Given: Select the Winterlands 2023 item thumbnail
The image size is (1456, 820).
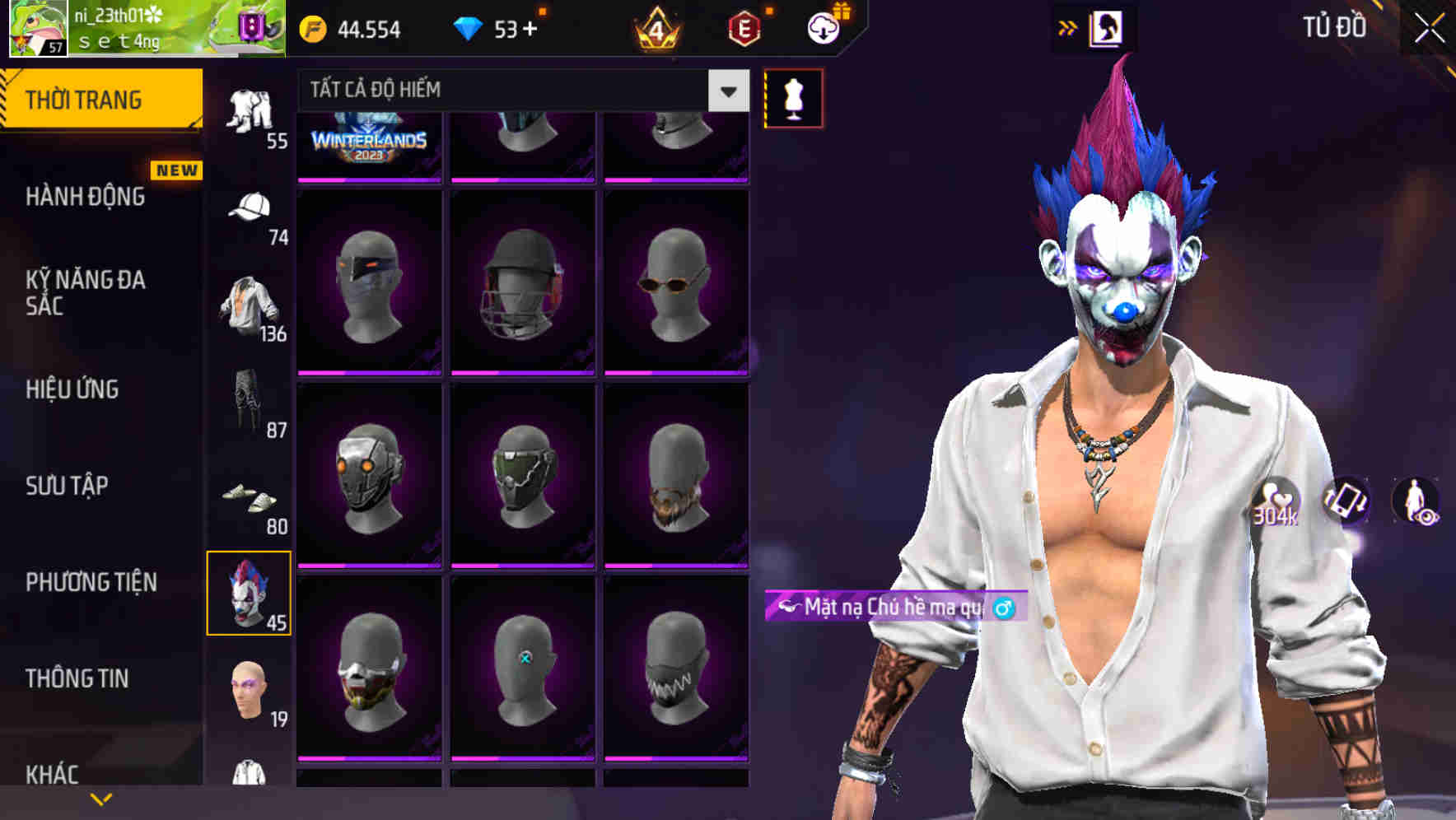Looking at the screenshot, I should point(367,140).
